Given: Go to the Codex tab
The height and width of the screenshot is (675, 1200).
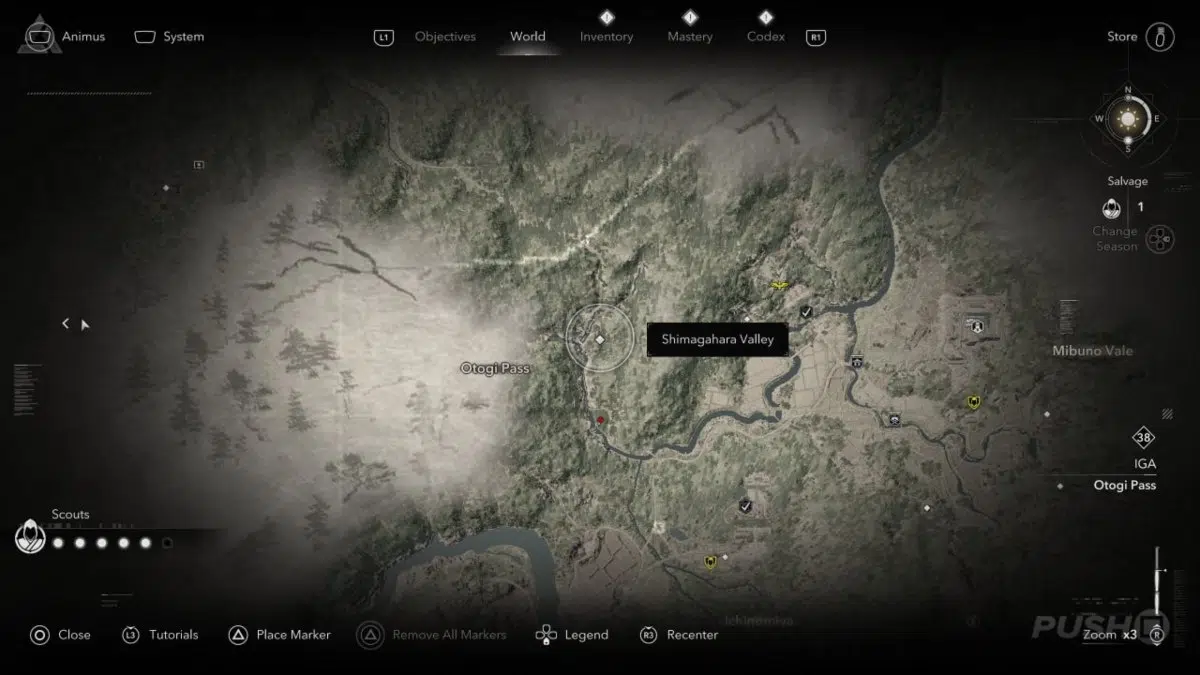Looking at the screenshot, I should 765,37.
